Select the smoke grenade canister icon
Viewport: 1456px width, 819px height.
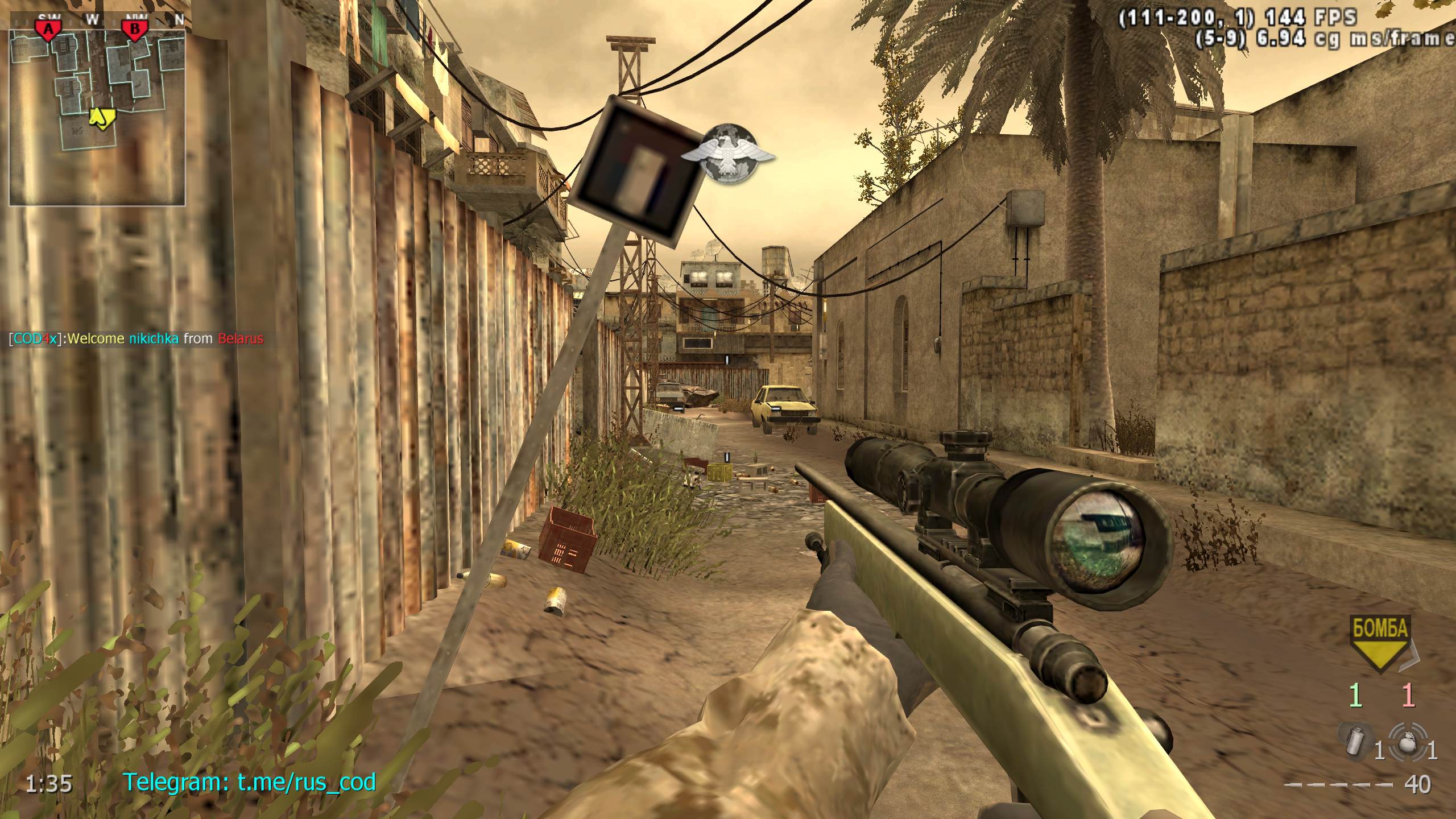(1355, 741)
